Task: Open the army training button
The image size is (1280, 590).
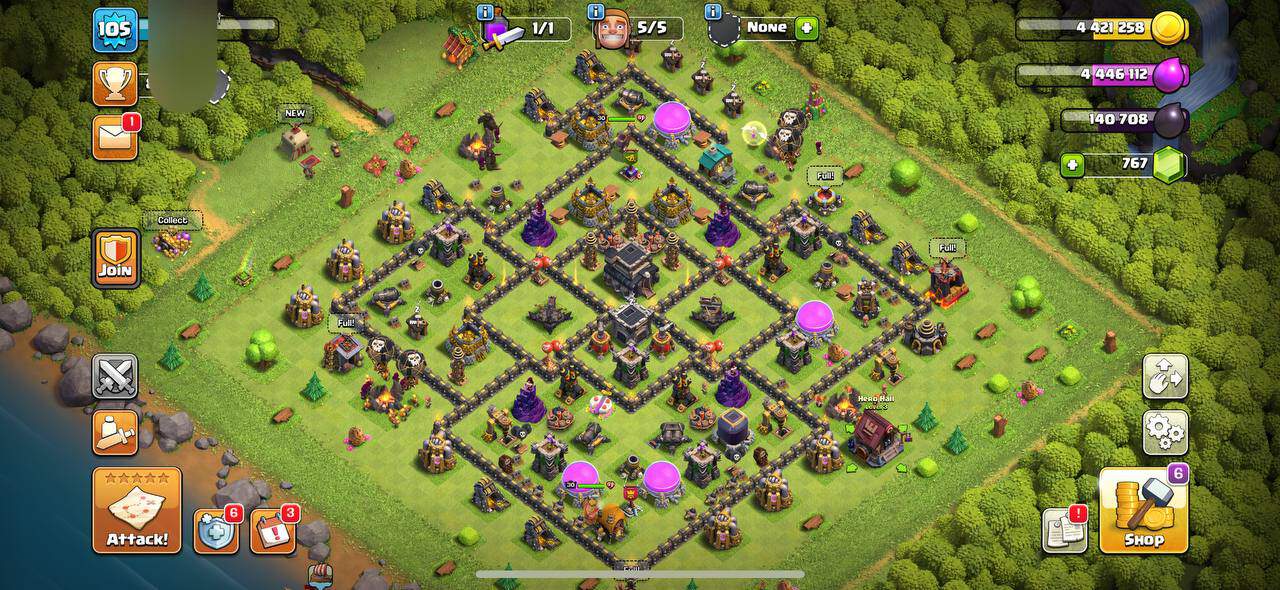Action: 115,431
